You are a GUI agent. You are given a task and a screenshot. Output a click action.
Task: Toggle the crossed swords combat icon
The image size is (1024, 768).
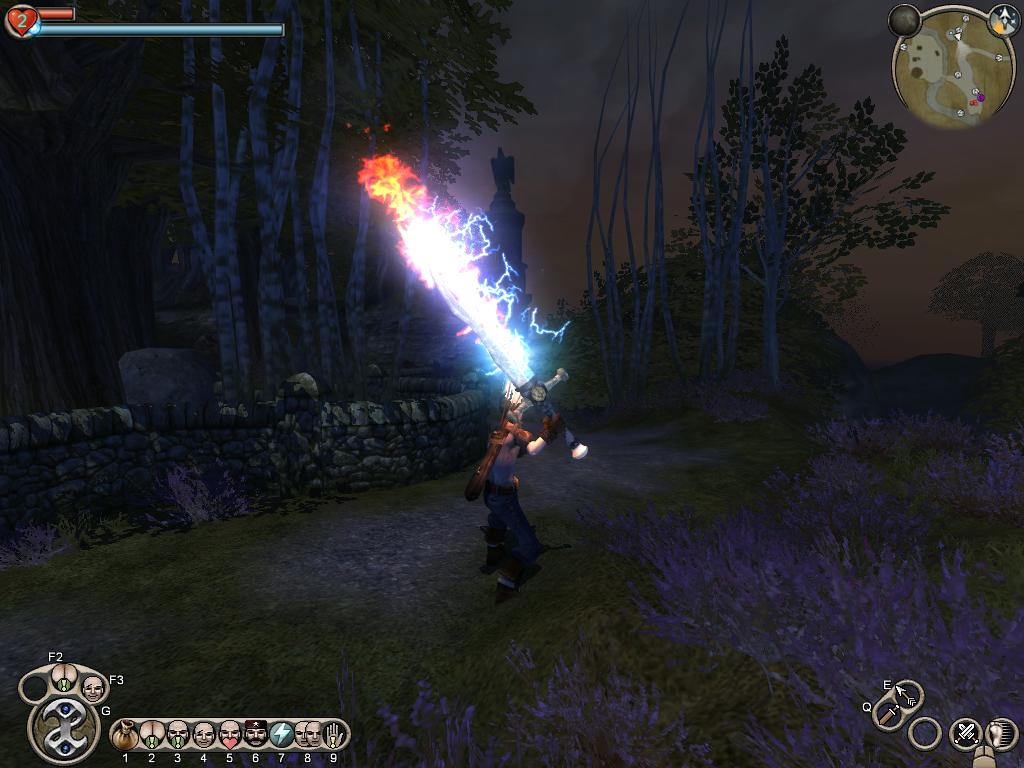pos(966,733)
